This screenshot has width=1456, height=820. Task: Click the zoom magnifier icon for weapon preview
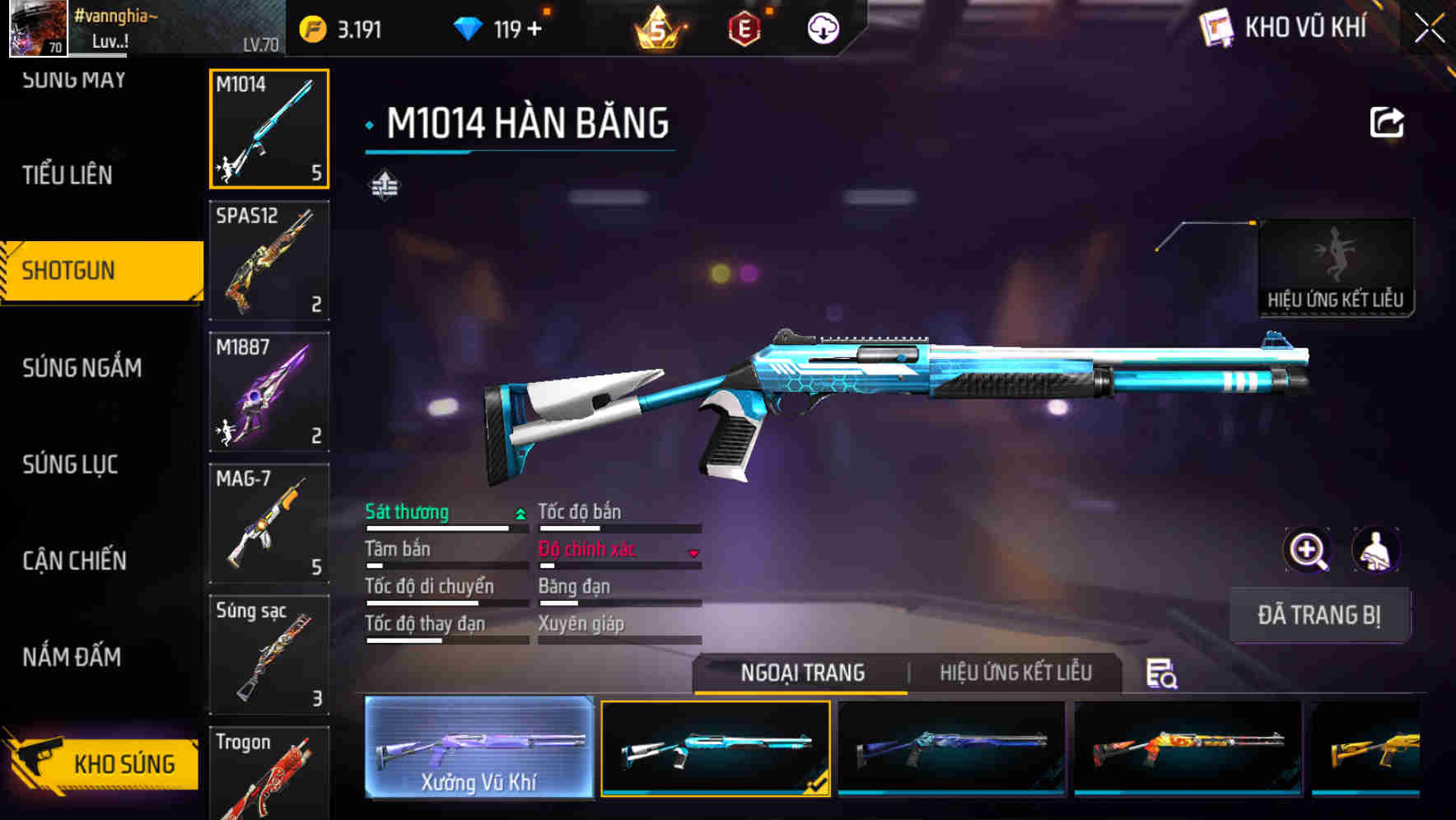tap(1306, 550)
